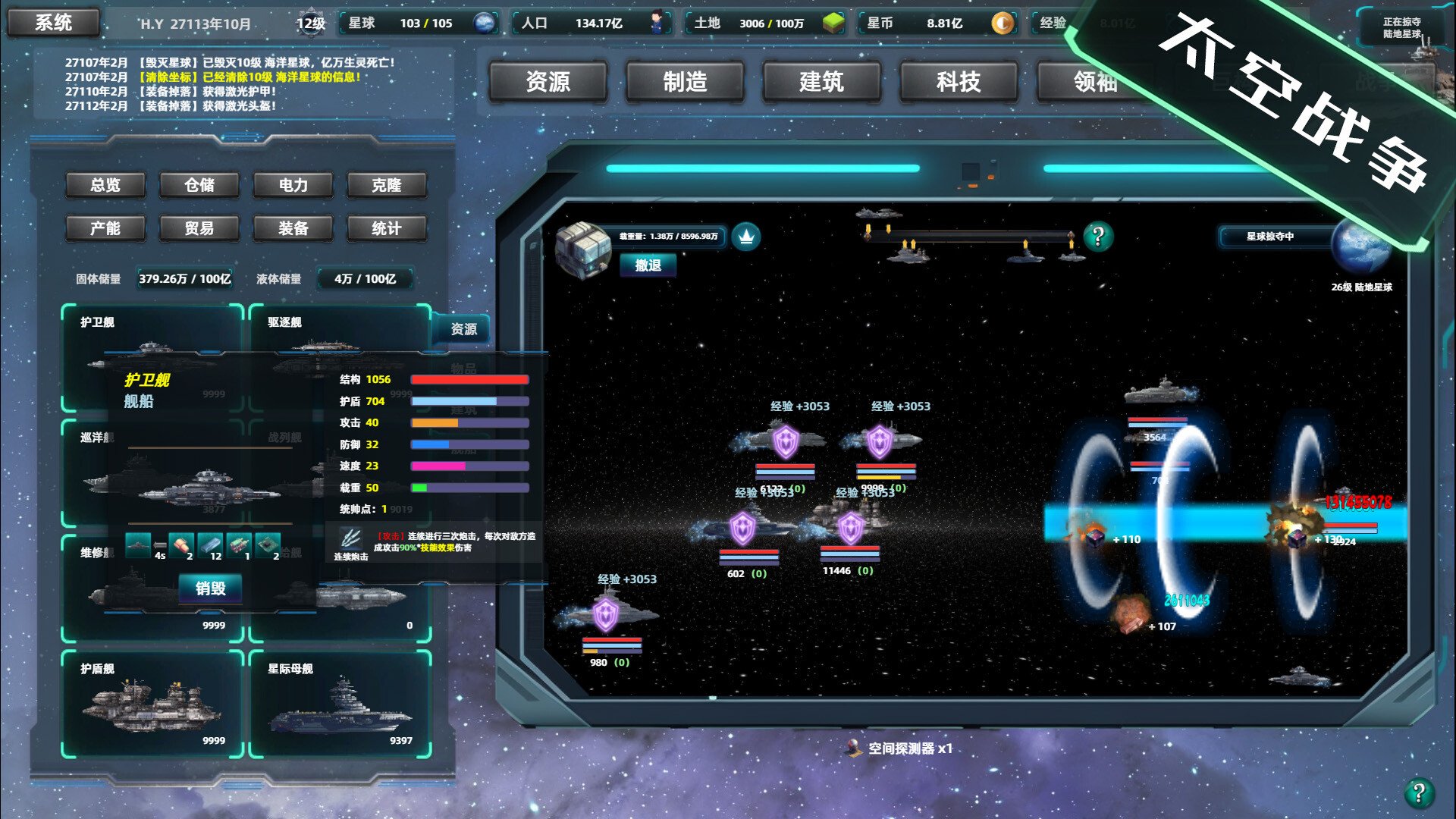Screen dimensions: 1456x819
Task: Click the engine module equipment icon showing 1
Action: tap(239, 544)
